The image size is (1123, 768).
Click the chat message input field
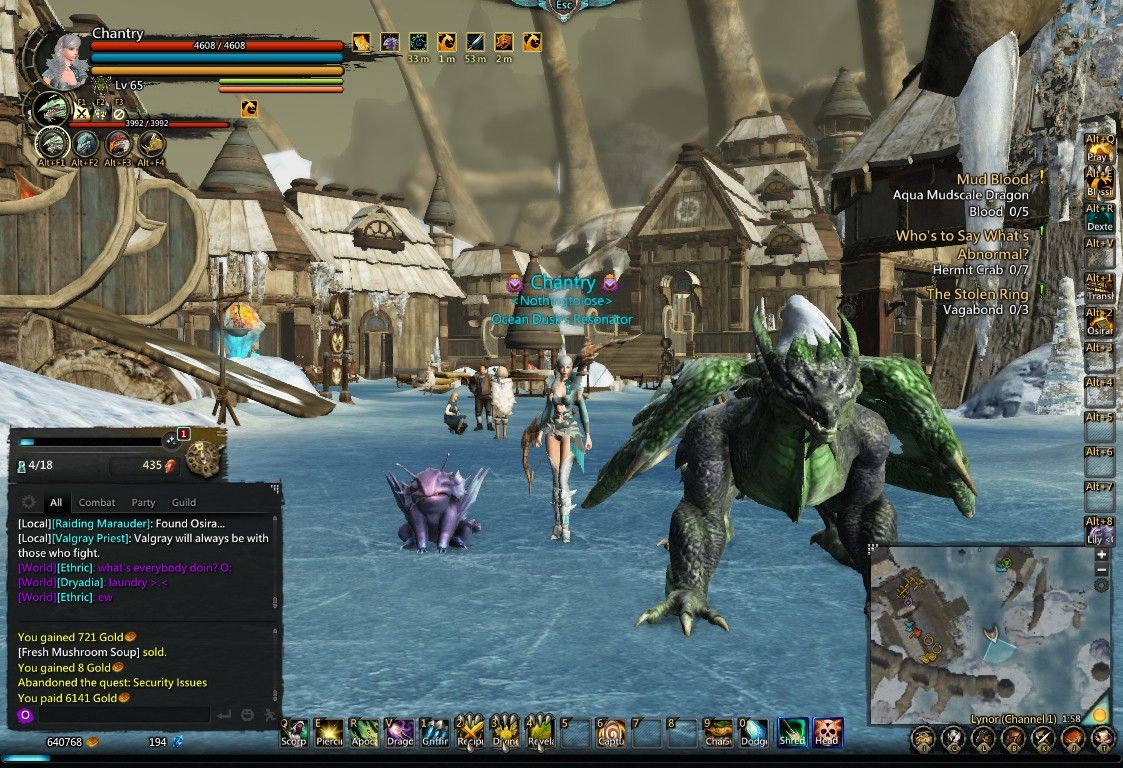[125, 715]
